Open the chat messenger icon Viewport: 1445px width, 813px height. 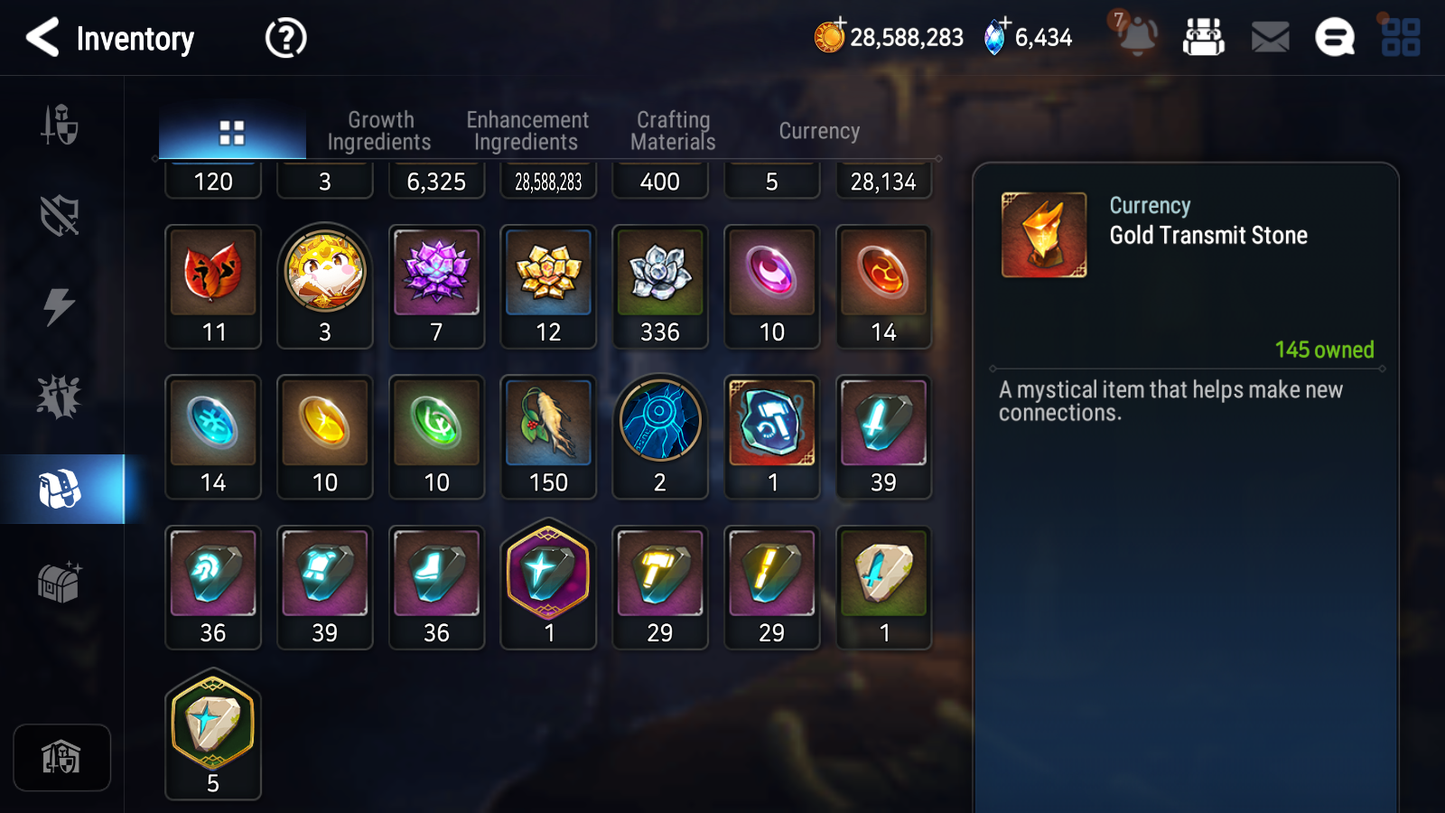[x=1334, y=37]
